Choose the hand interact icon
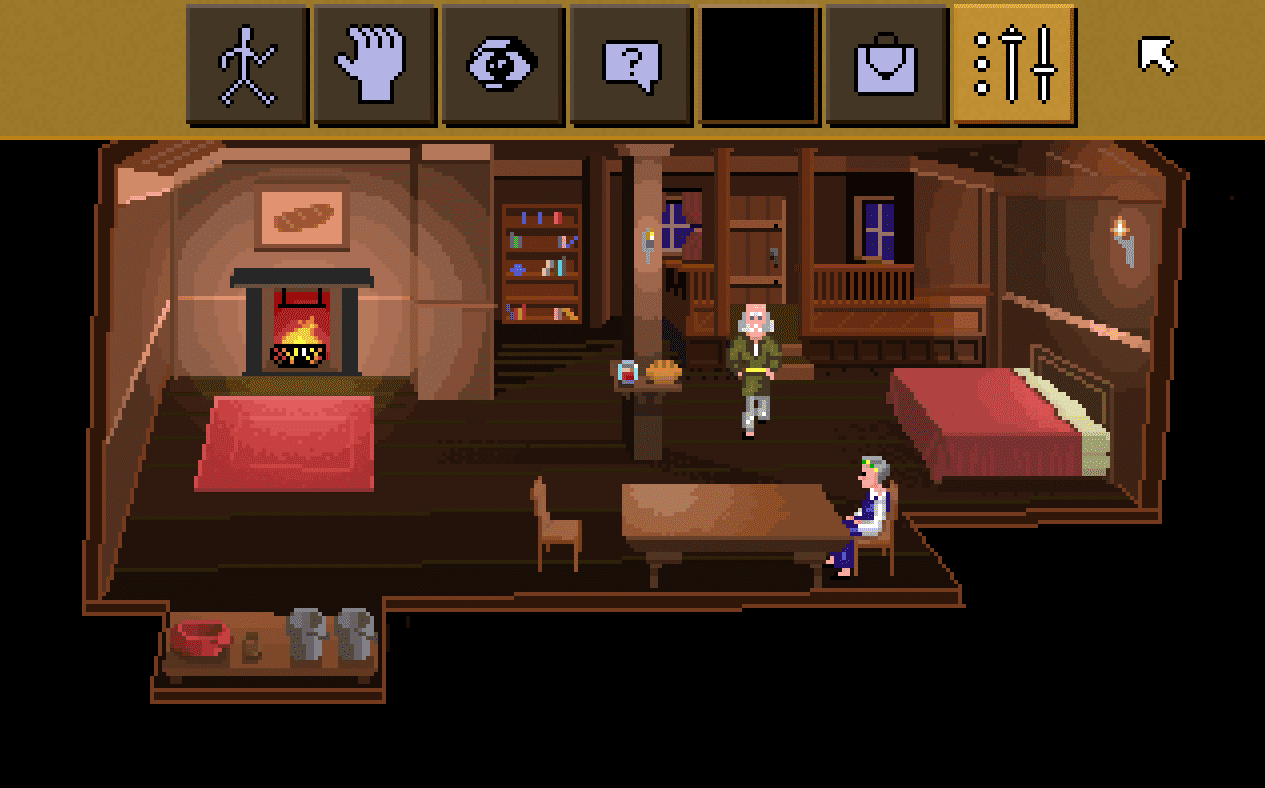The image size is (1265, 788). [x=375, y=65]
